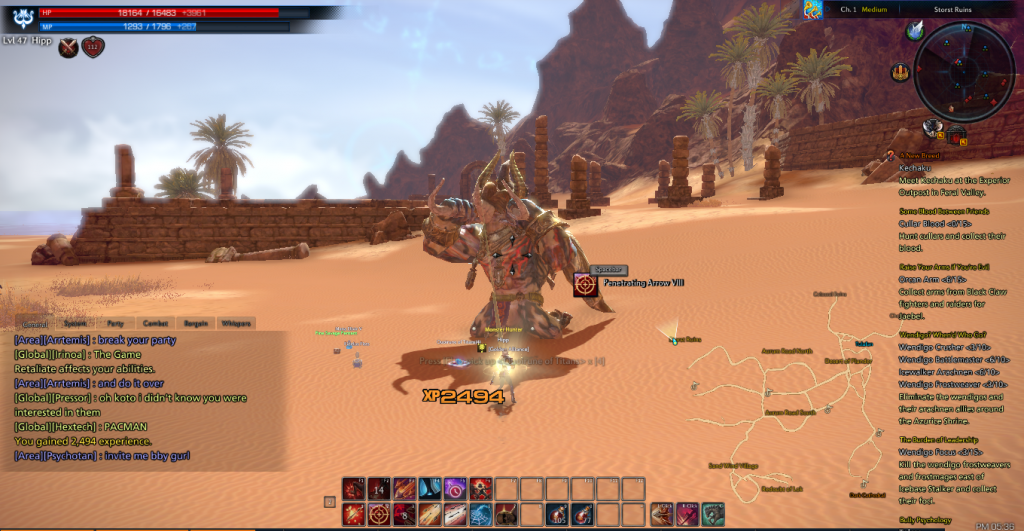The height and width of the screenshot is (531, 1024).
Task: Click the red gate icon below minimap
Action: [955, 133]
